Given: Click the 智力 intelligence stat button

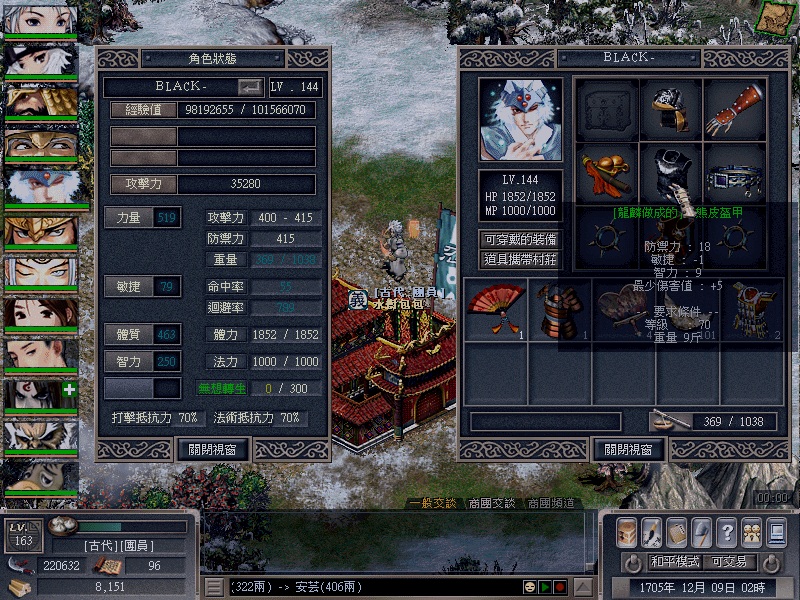Looking at the screenshot, I should click(x=142, y=360).
